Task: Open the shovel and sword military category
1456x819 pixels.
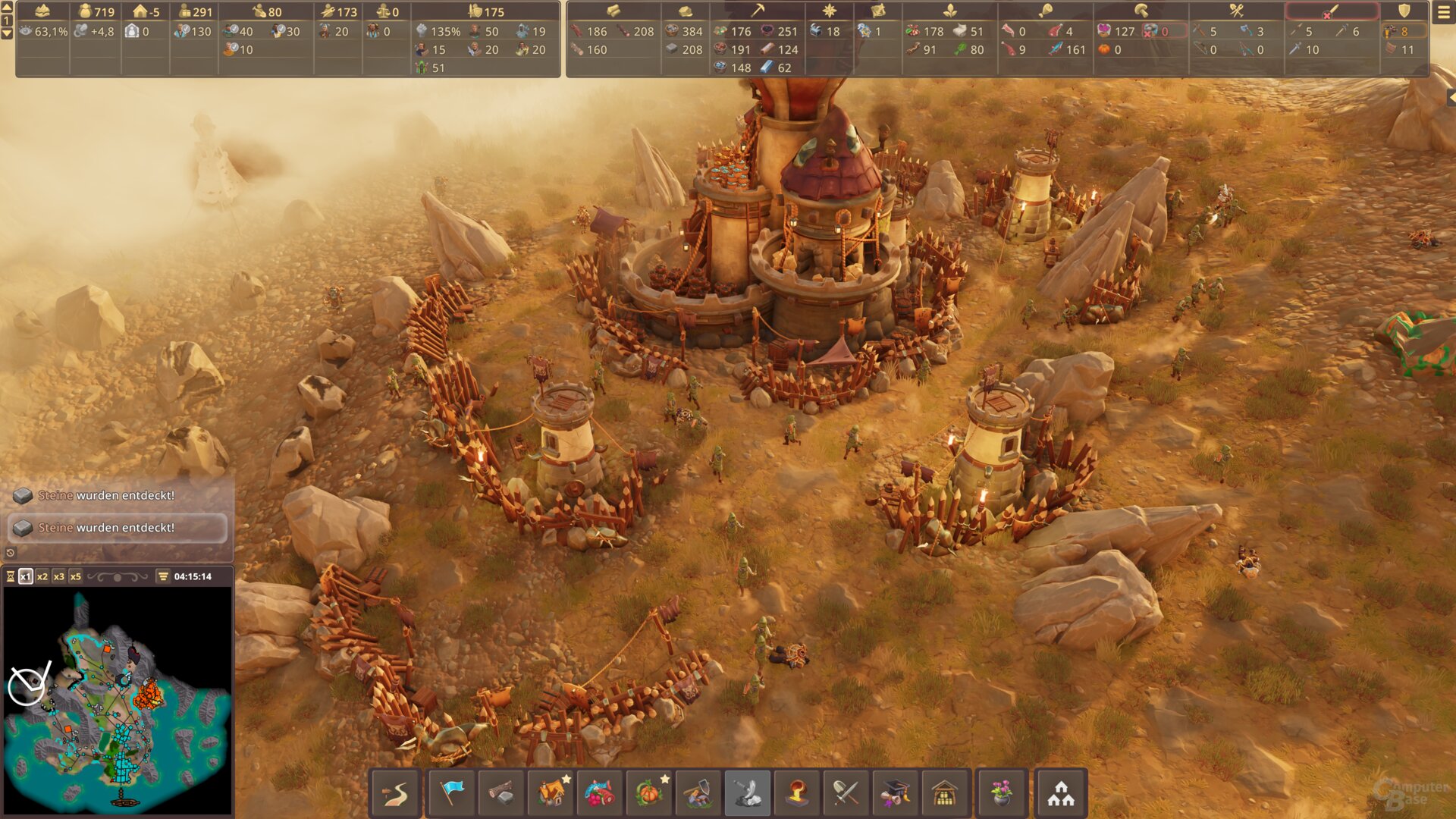Action: tap(846, 793)
